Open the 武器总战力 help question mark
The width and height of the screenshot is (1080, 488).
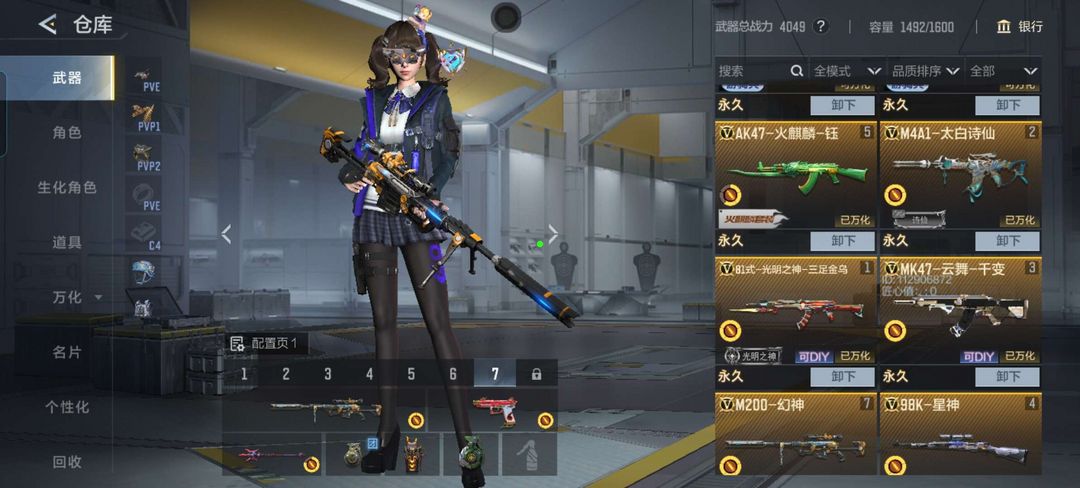821,27
